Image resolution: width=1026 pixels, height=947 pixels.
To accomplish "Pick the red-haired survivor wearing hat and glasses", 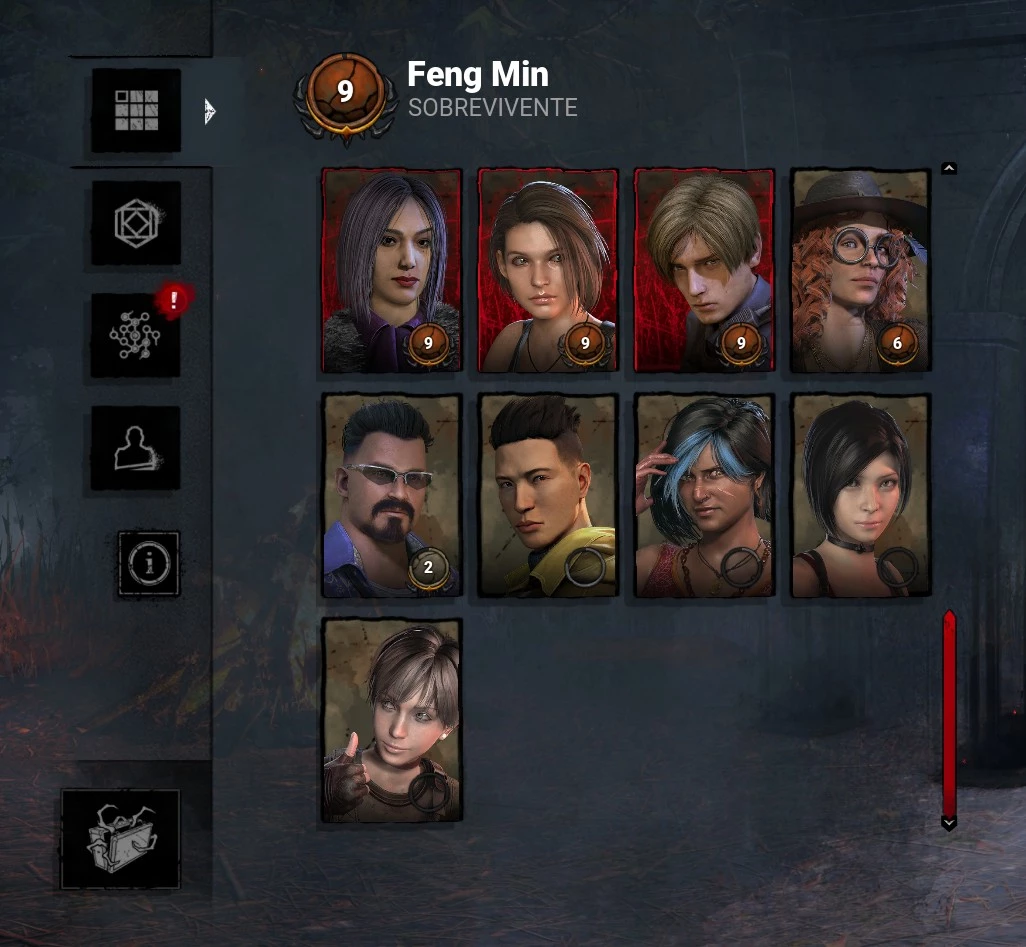I will click(860, 270).
